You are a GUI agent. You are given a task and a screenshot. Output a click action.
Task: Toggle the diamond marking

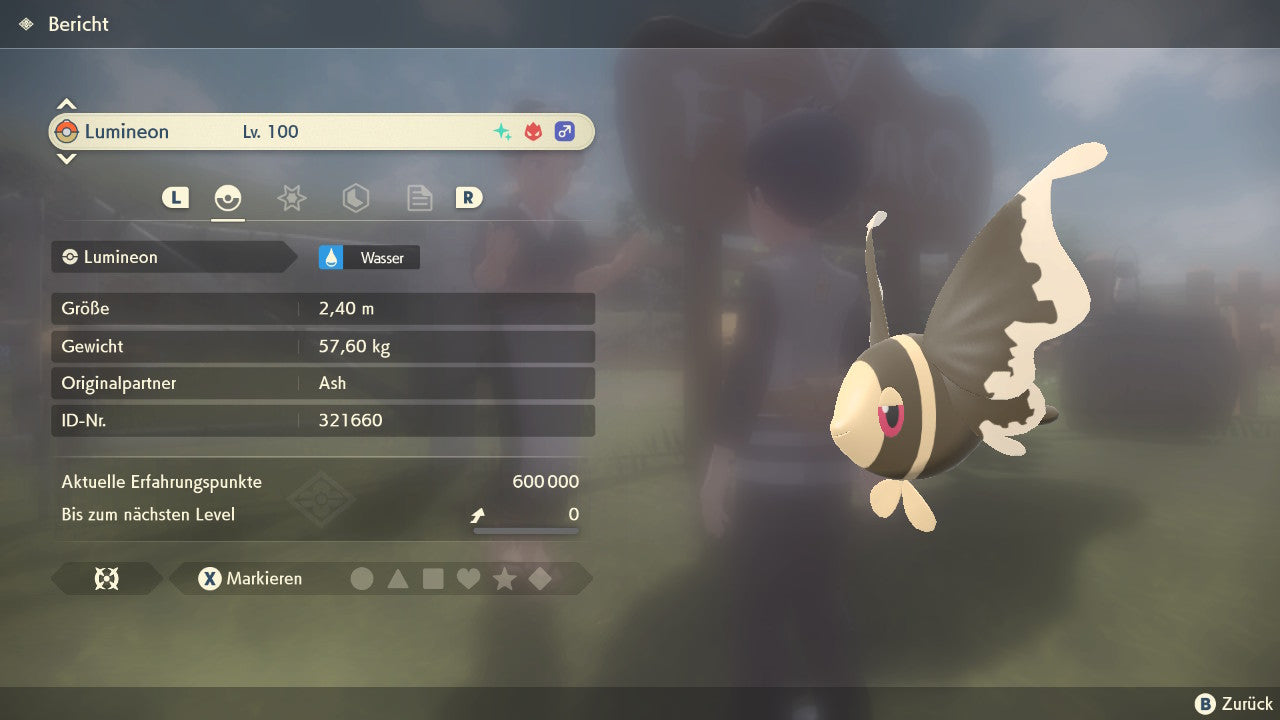(540, 578)
